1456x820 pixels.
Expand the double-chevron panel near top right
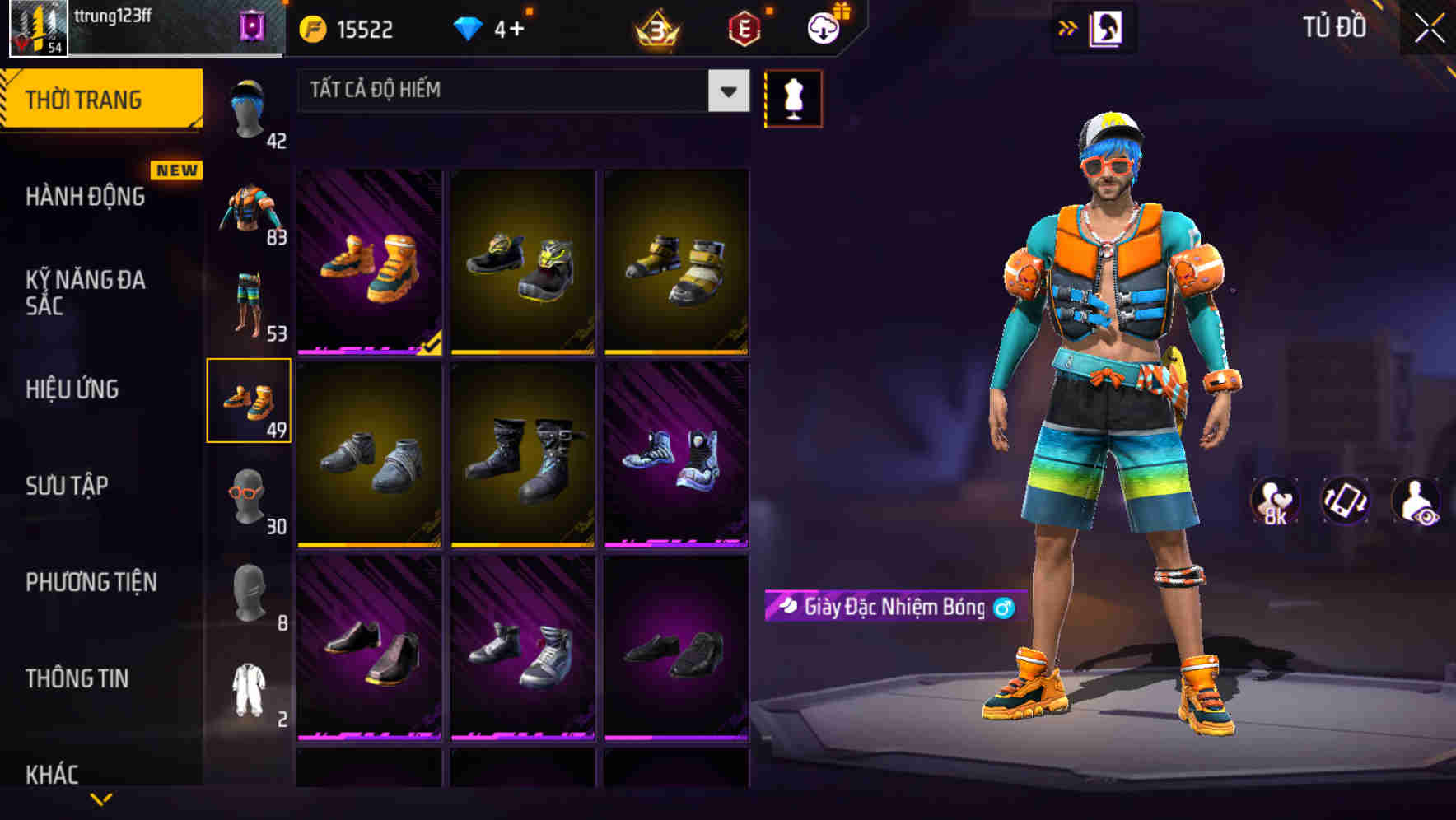[1068, 27]
